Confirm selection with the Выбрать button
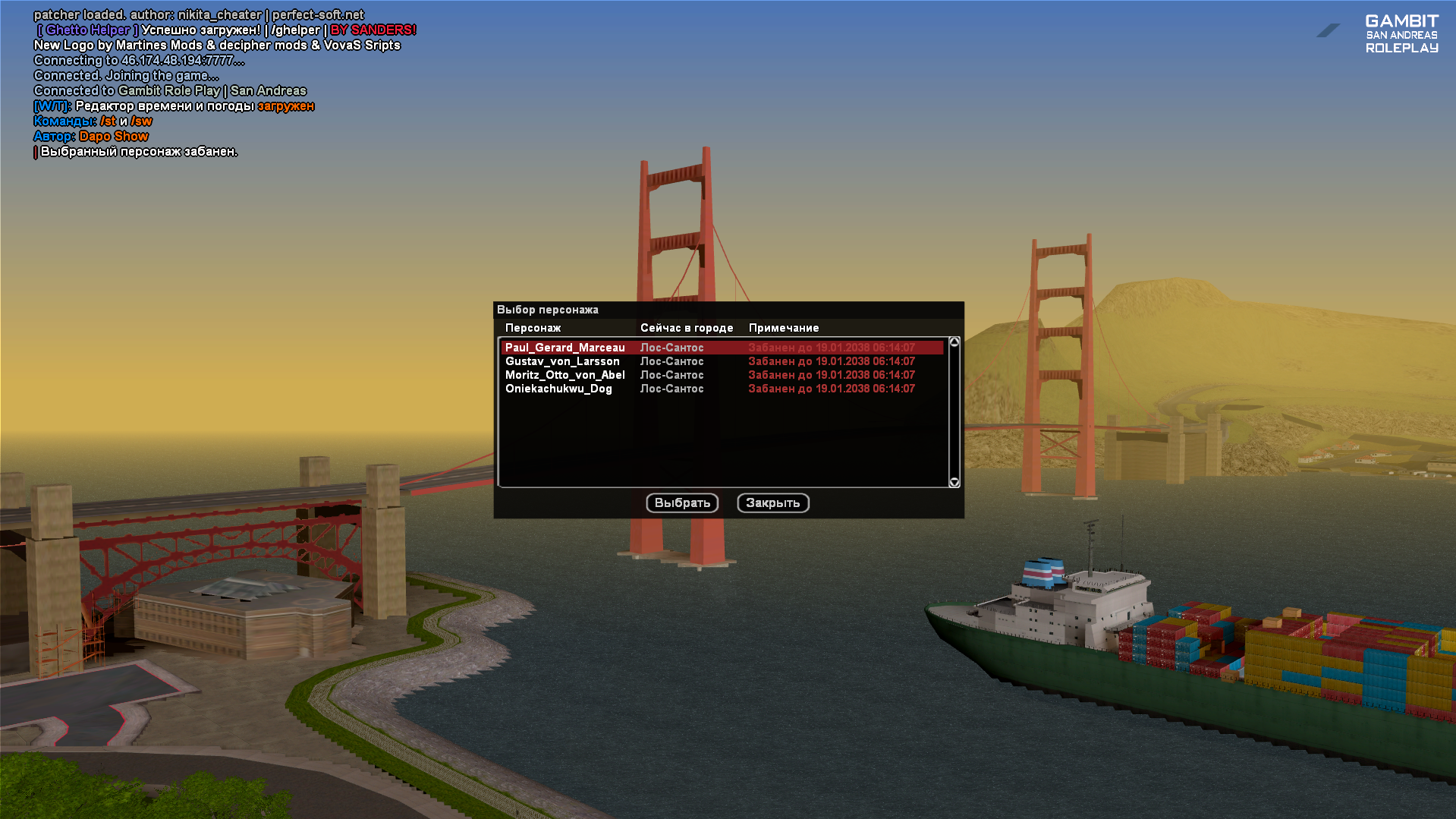This screenshot has width=1456, height=819. point(682,502)
